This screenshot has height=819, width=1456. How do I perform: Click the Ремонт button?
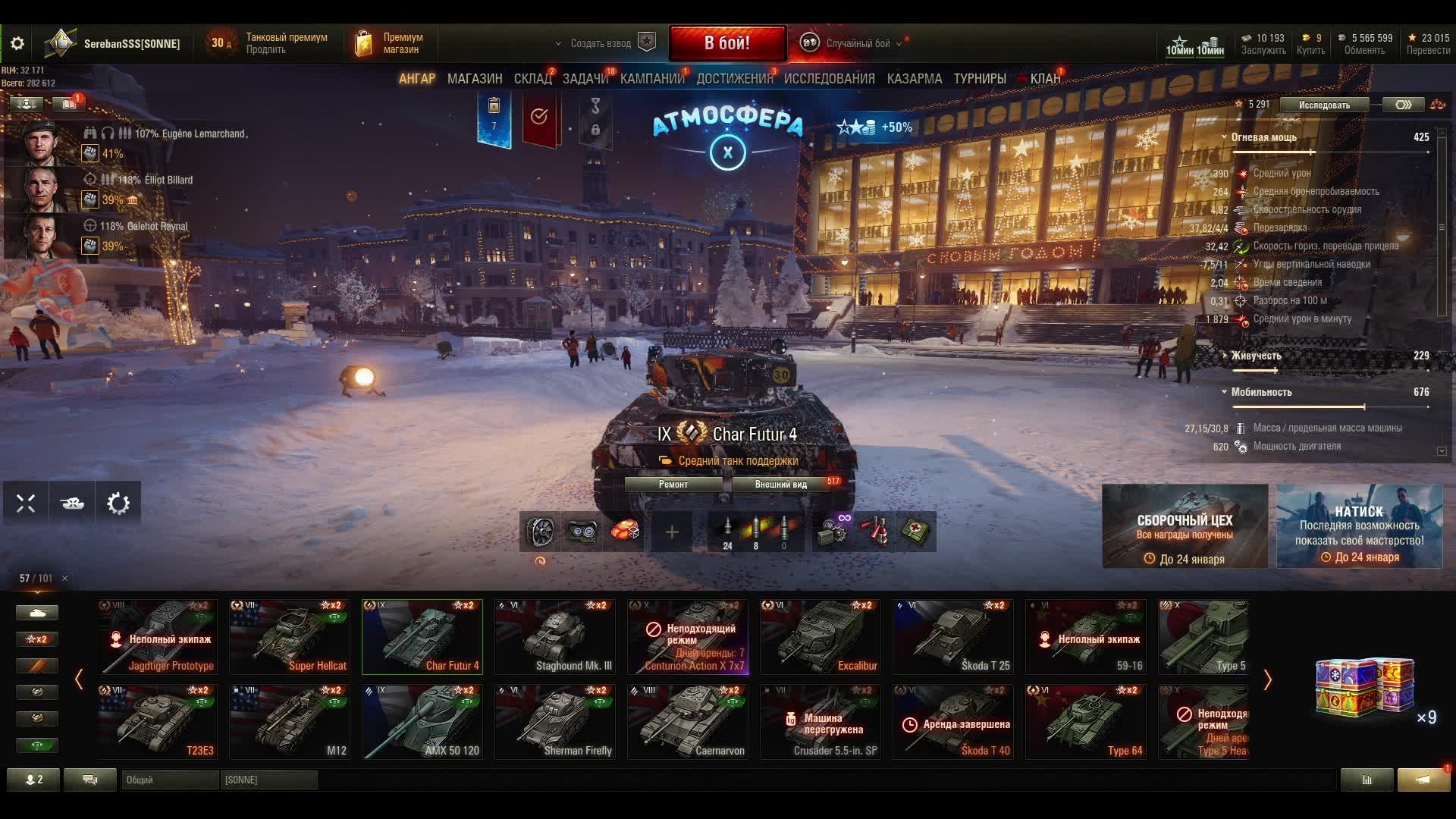pos(673,485)
